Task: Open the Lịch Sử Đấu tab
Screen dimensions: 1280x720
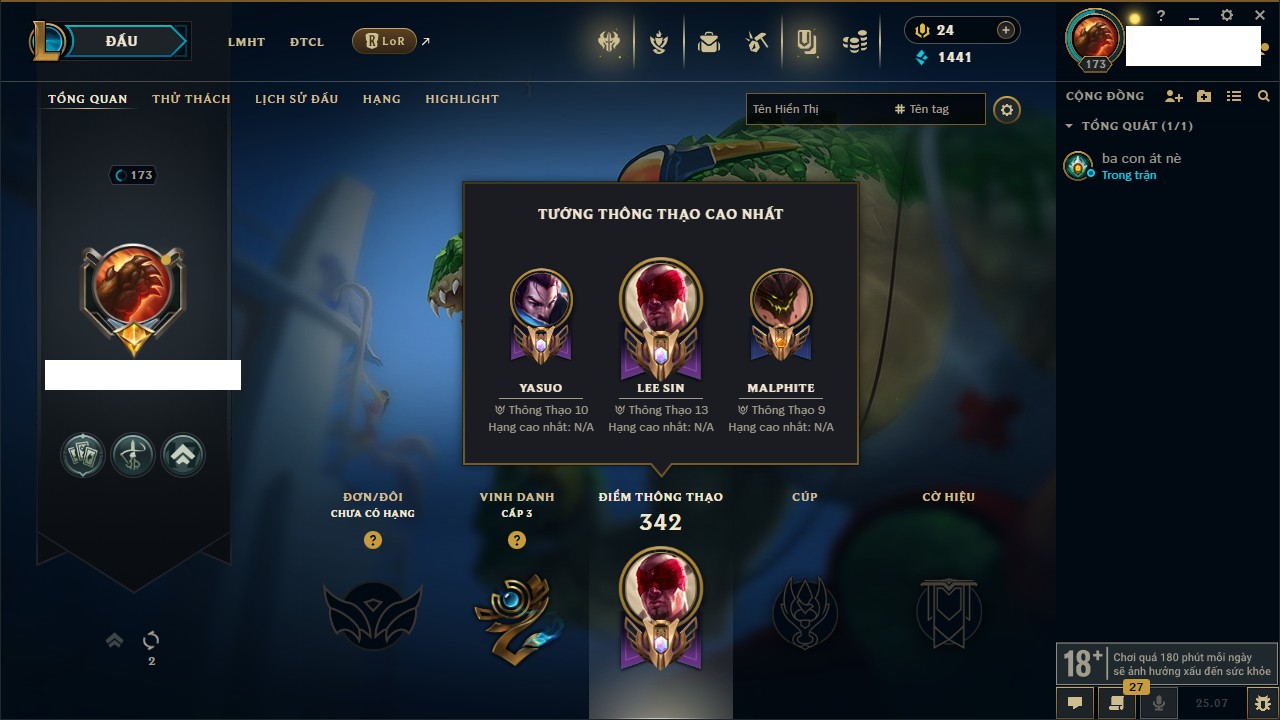Action: point(296,99)
